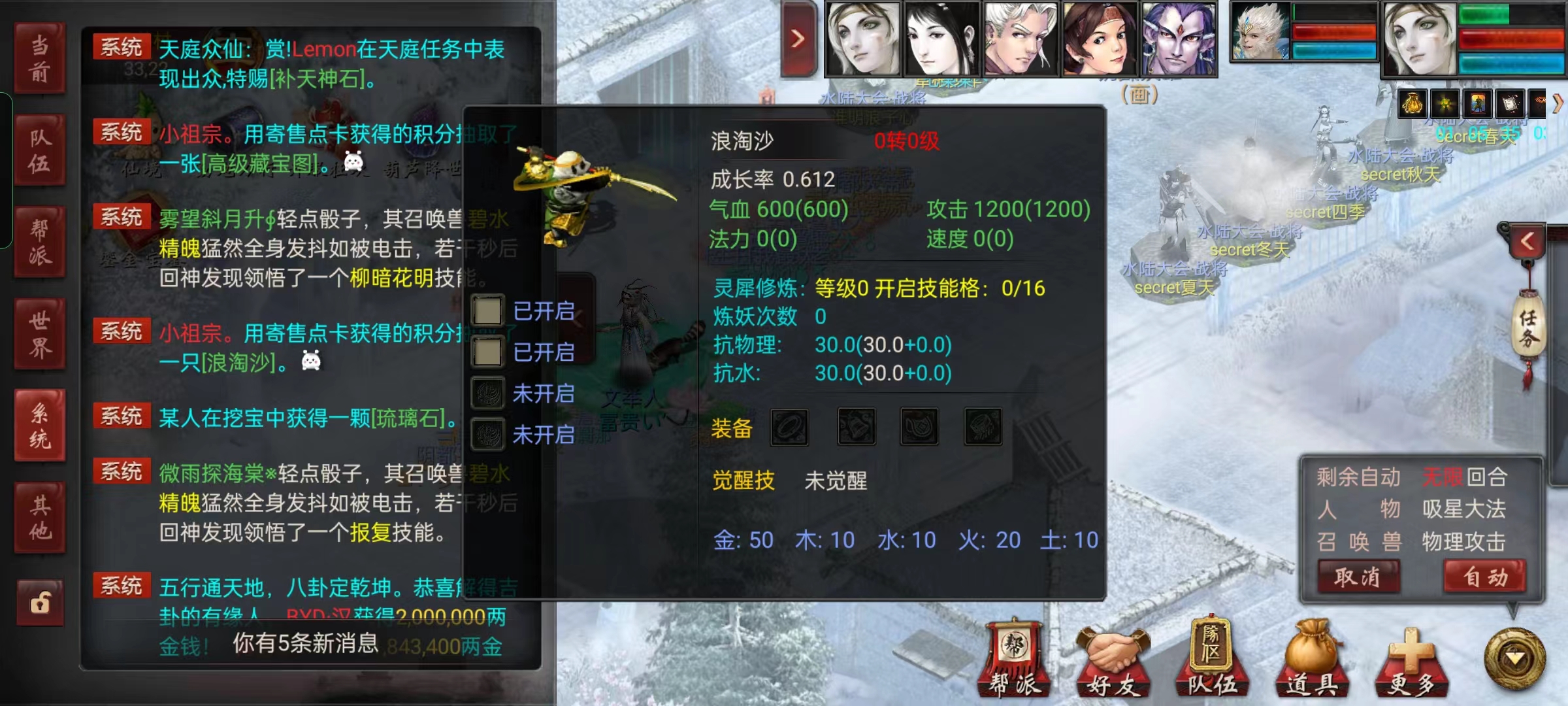Toggle the first 已开启 checkbox
Screen dimensions: 1568x706
point(487,310)
